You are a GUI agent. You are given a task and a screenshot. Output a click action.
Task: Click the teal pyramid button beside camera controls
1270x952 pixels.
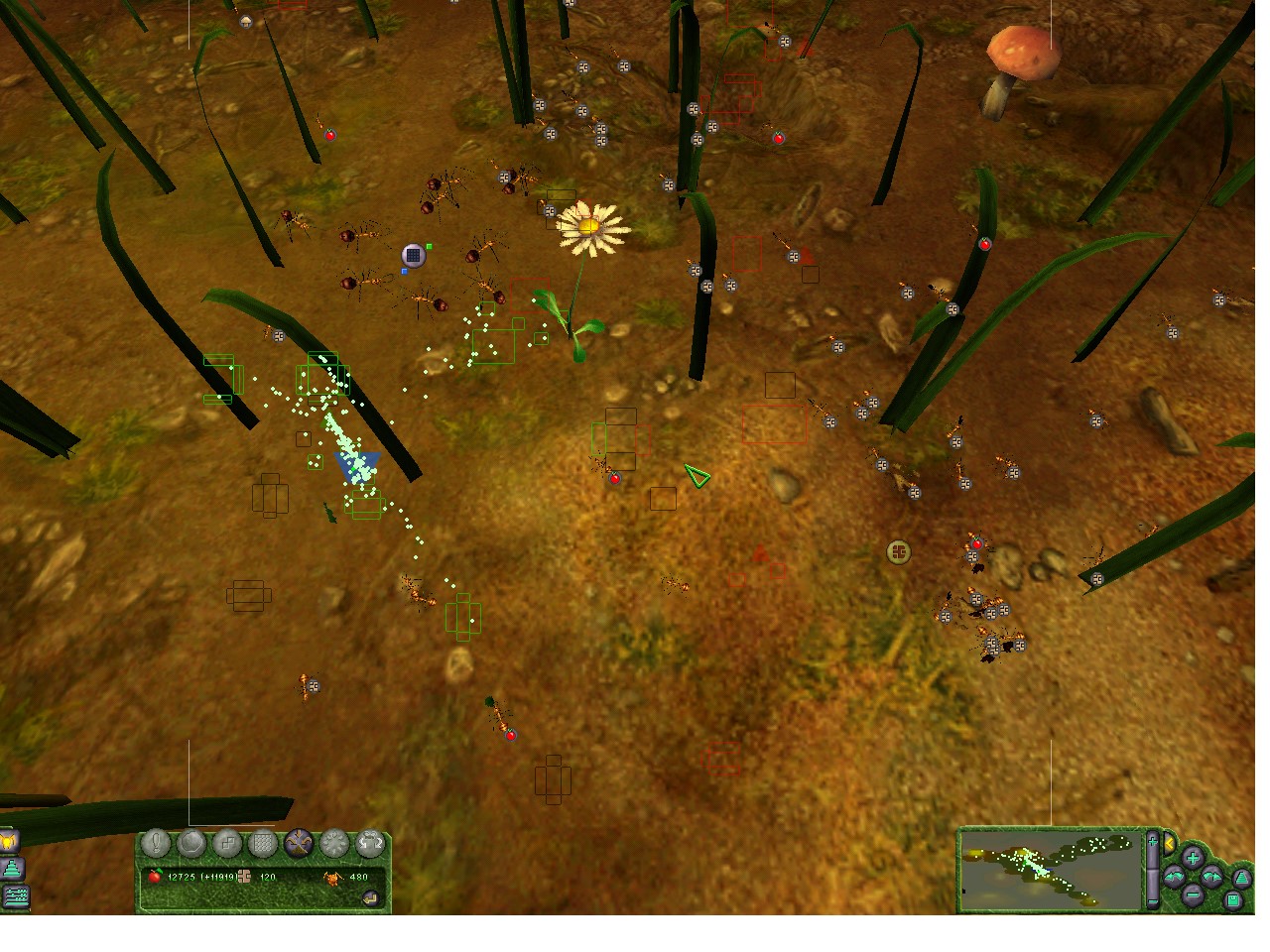tap(1241, 878)
